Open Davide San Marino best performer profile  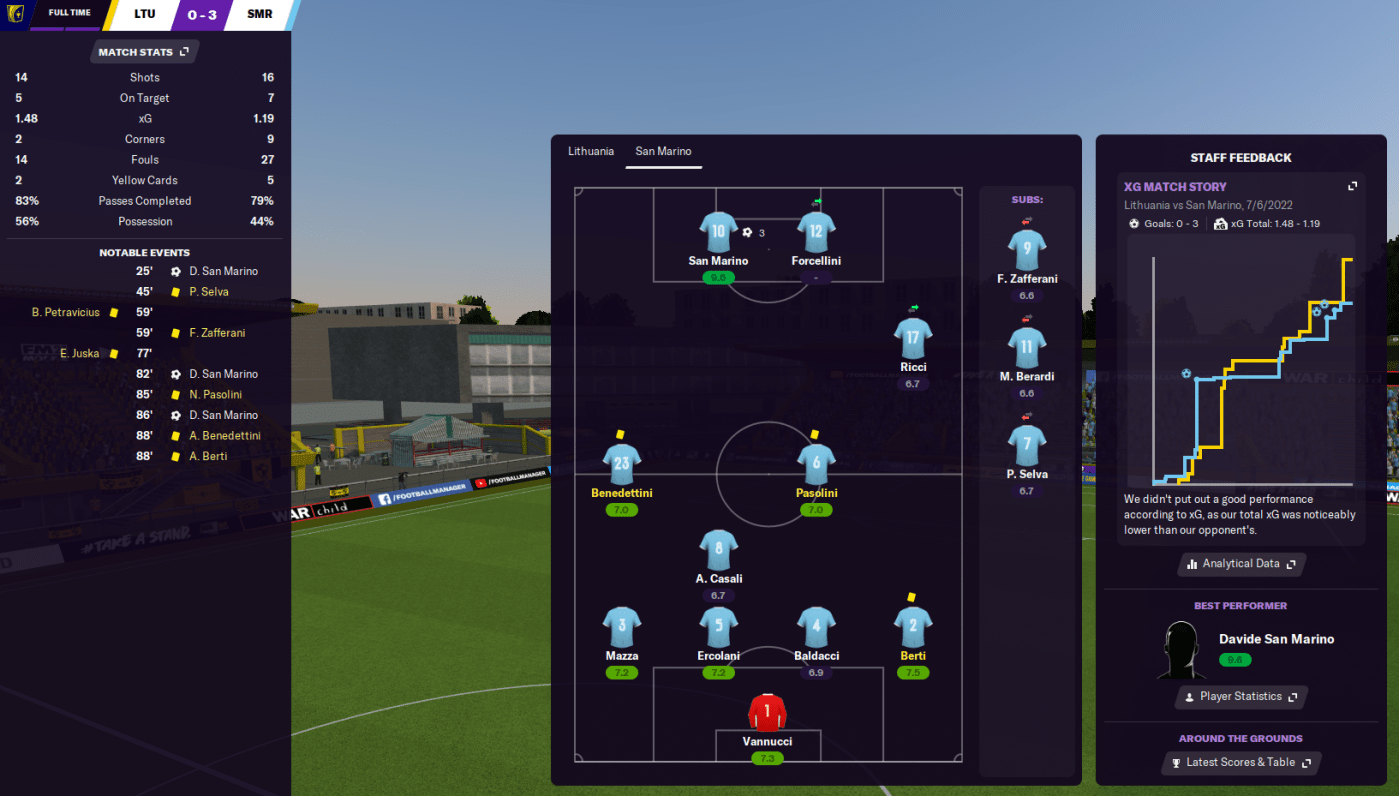[x=1275, y=639]
